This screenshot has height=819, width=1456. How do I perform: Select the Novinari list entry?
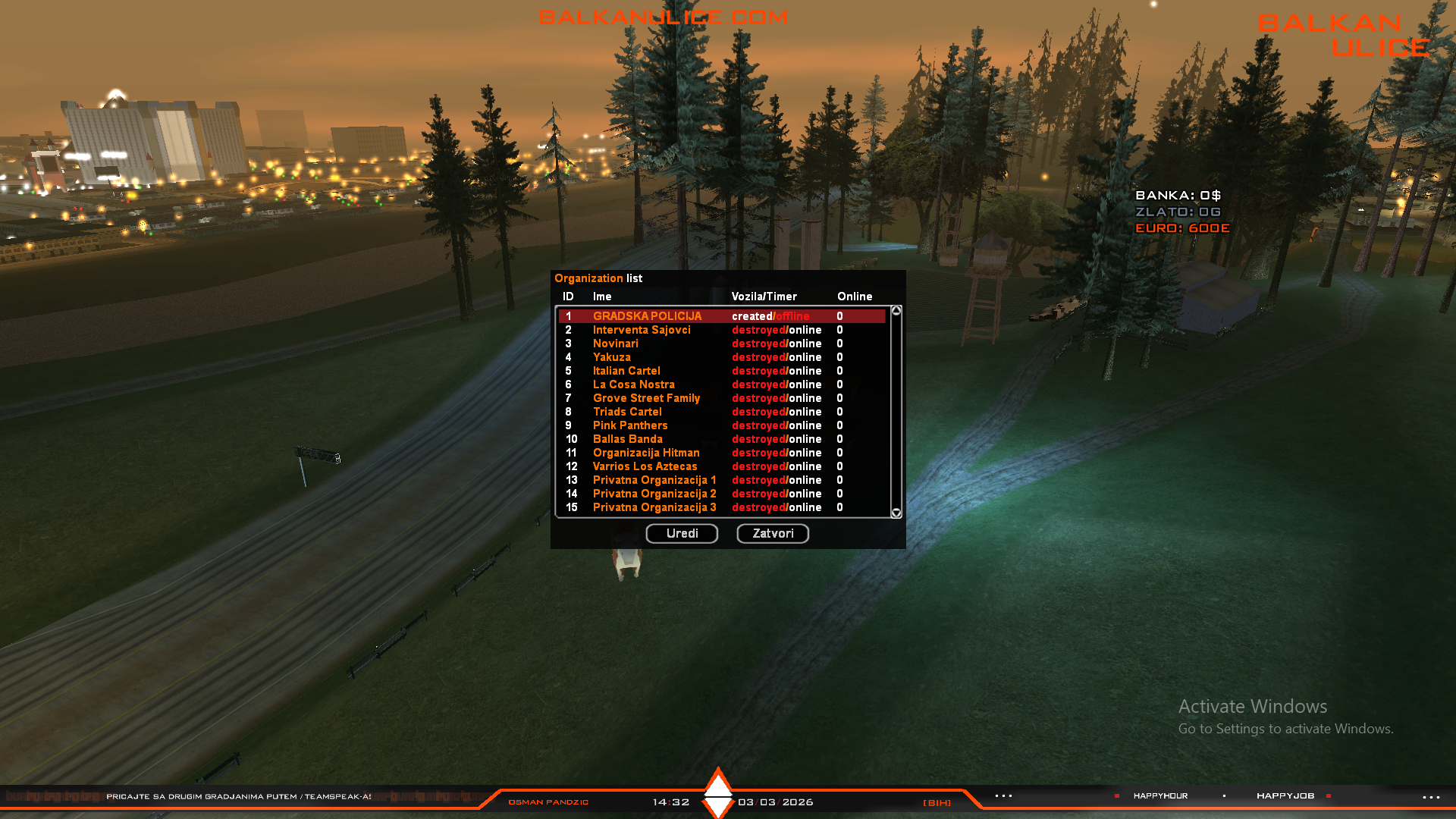(x=616, y=344)
